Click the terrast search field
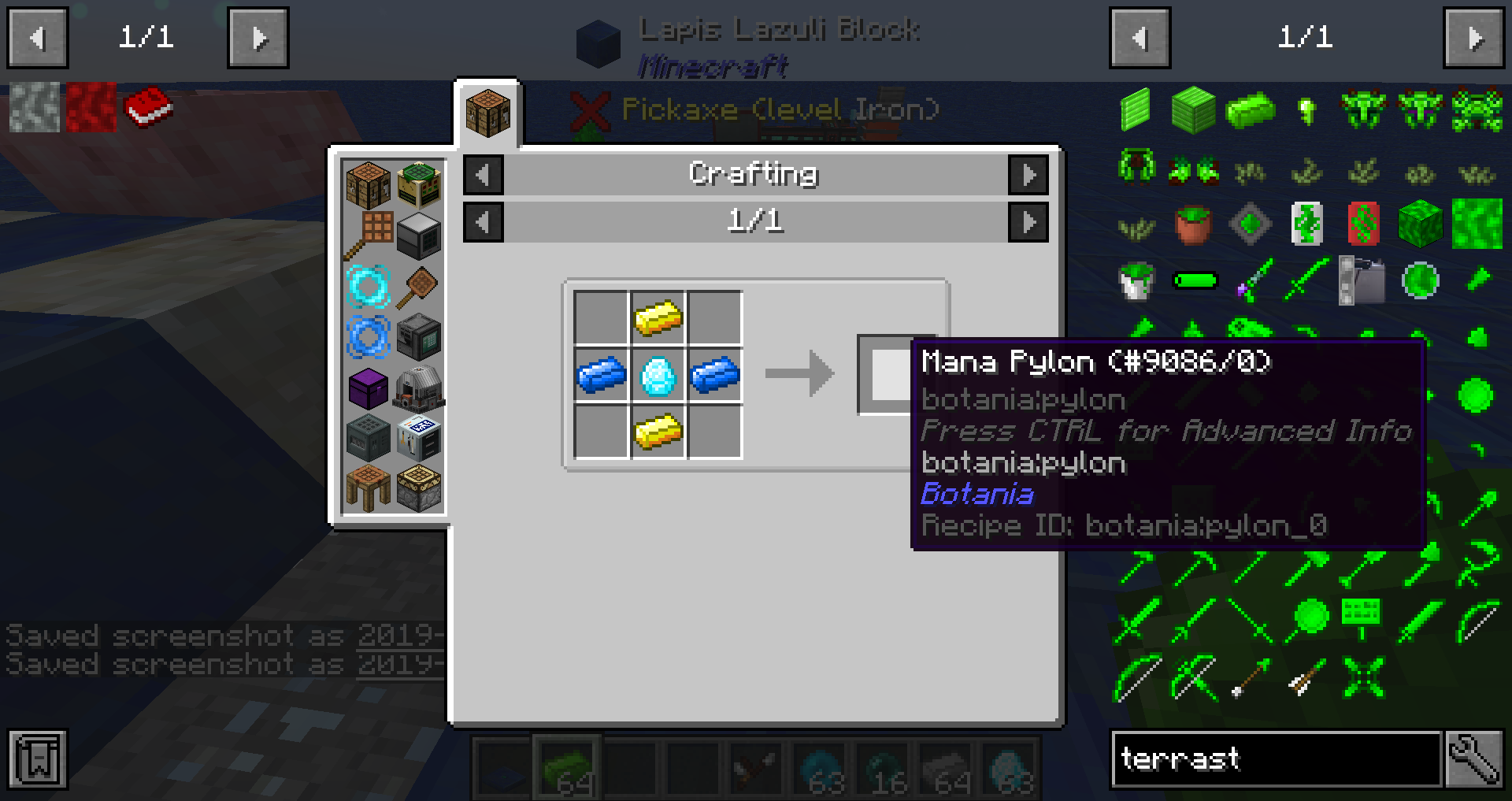 1276,758
